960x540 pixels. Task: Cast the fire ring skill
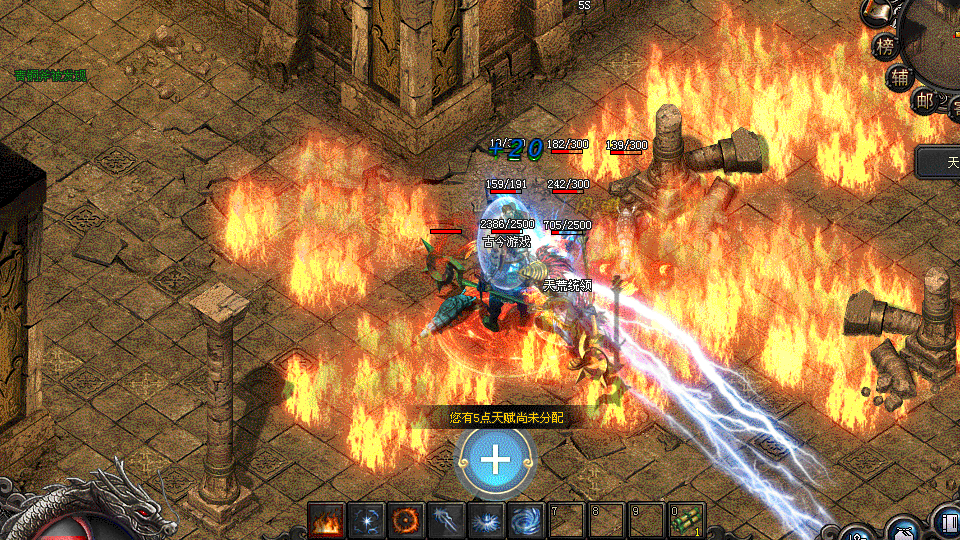click(x=405, y=521)
